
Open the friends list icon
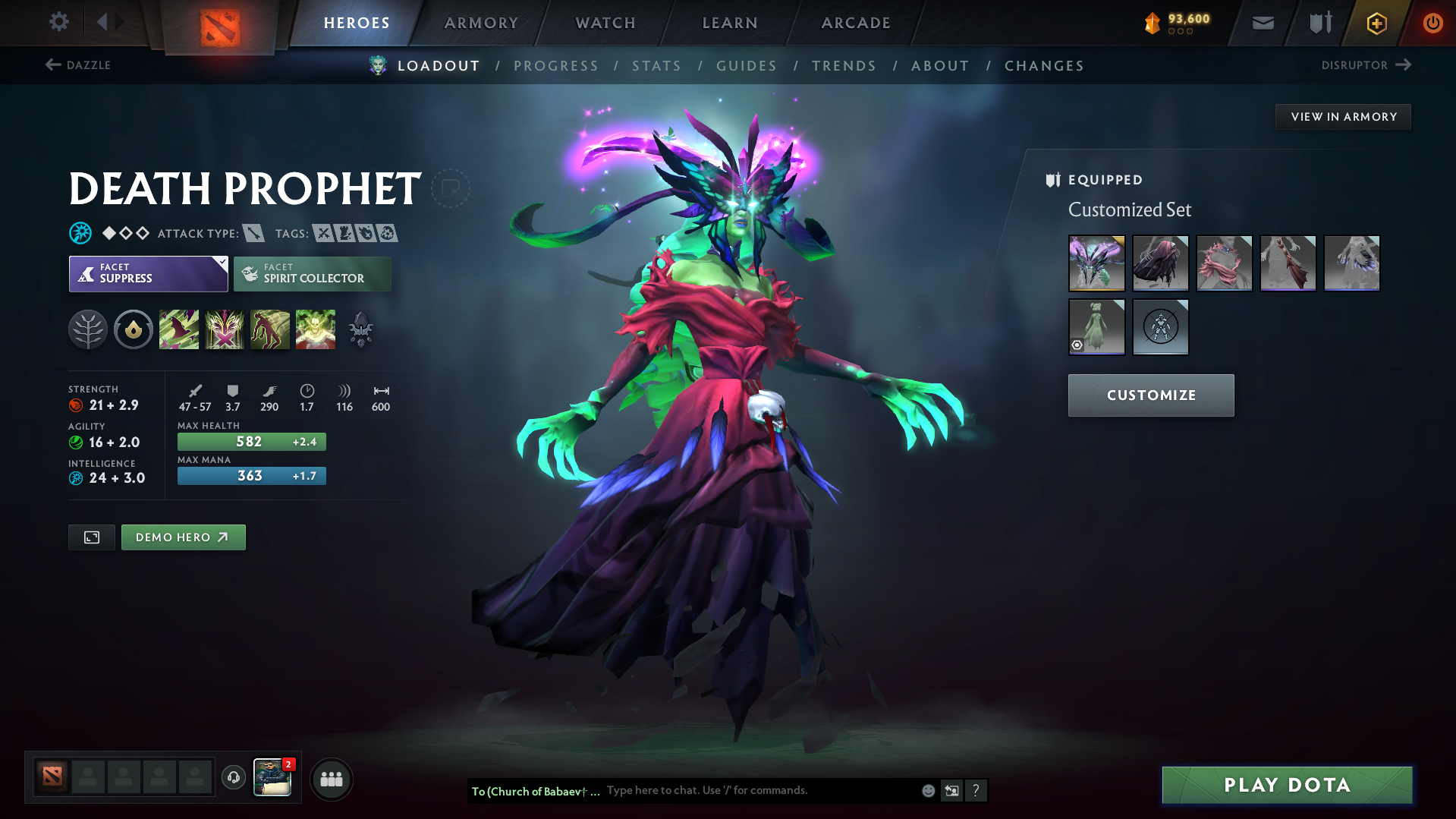point(331,779)
